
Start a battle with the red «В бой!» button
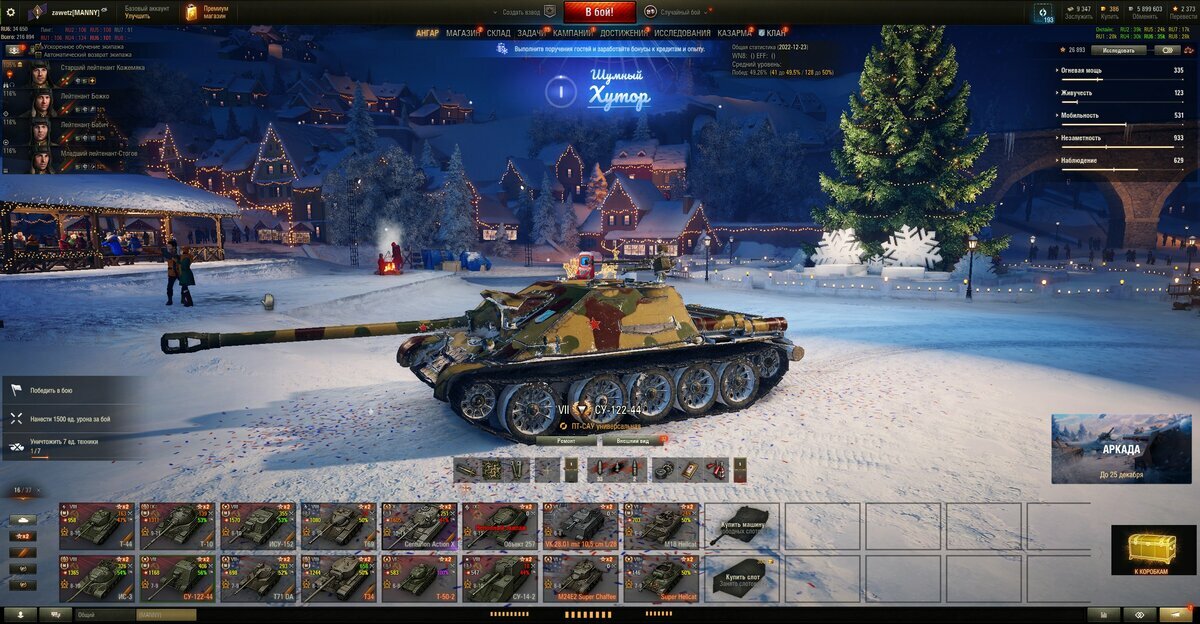[x=599, y=12]
